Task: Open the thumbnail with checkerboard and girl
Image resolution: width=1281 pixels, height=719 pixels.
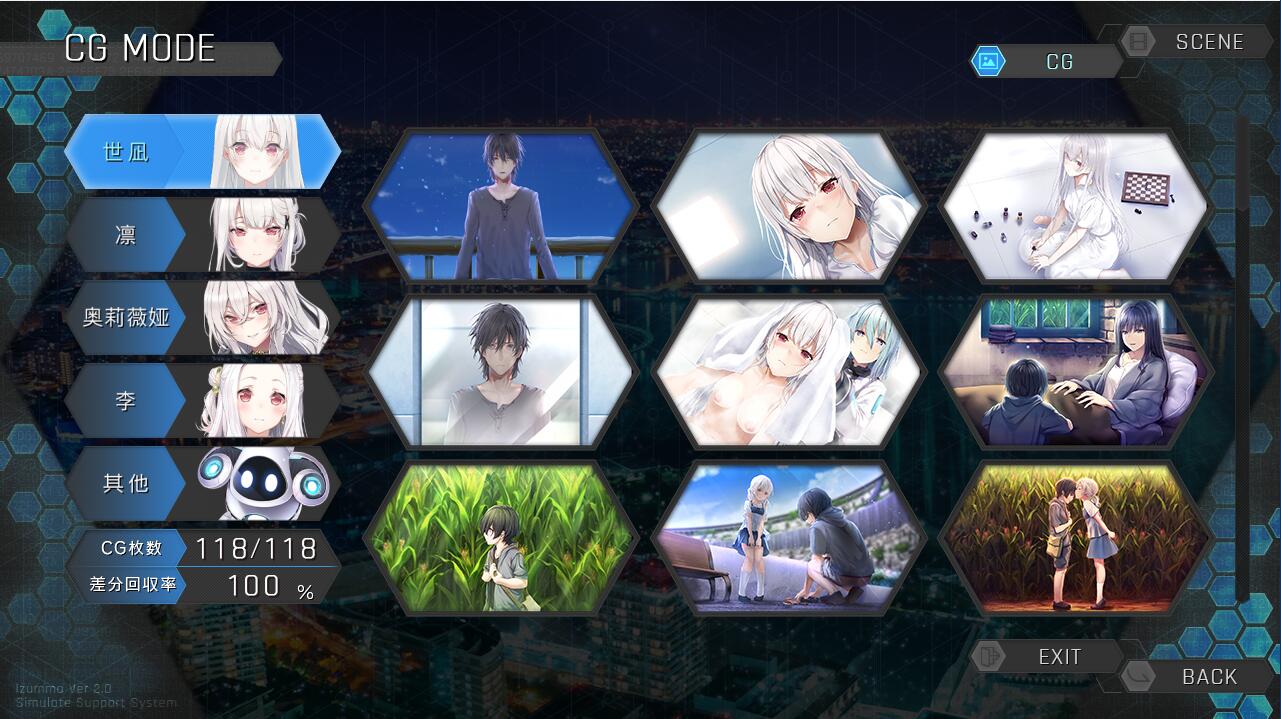Action: (x=1075, y=206)
